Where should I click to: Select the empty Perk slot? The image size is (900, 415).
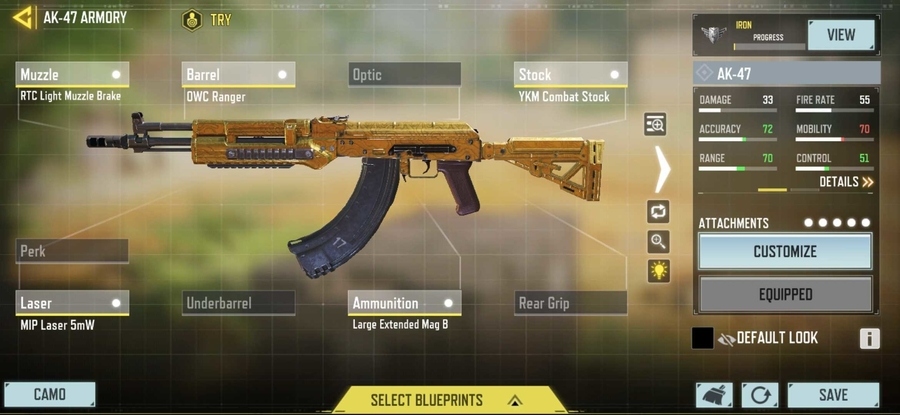tap(72, 251)
